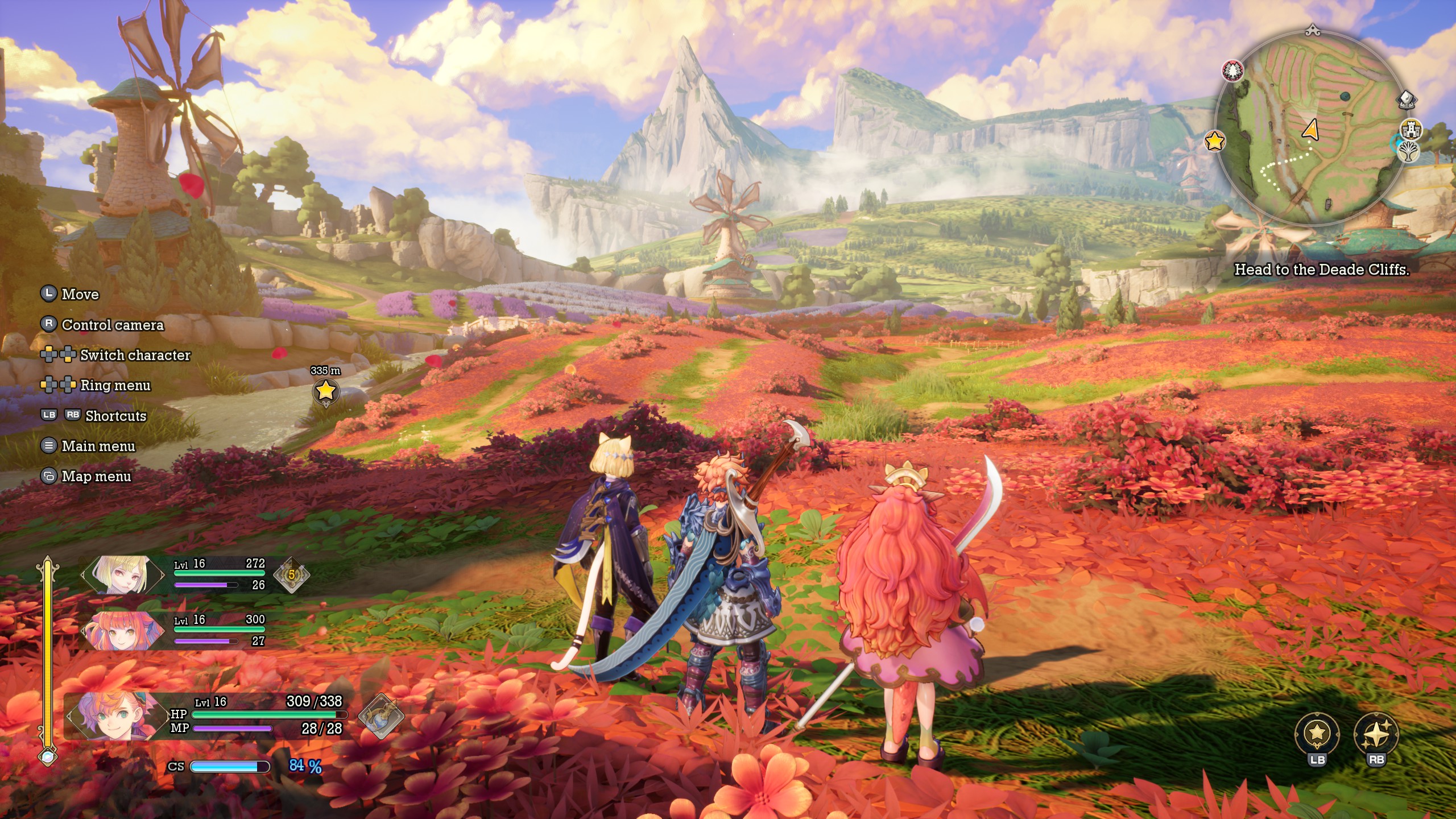1456x819 pixels.
Task: Click the 'Head to the Deade Cliffs' objective
Action: click(x=1321, y=270)
